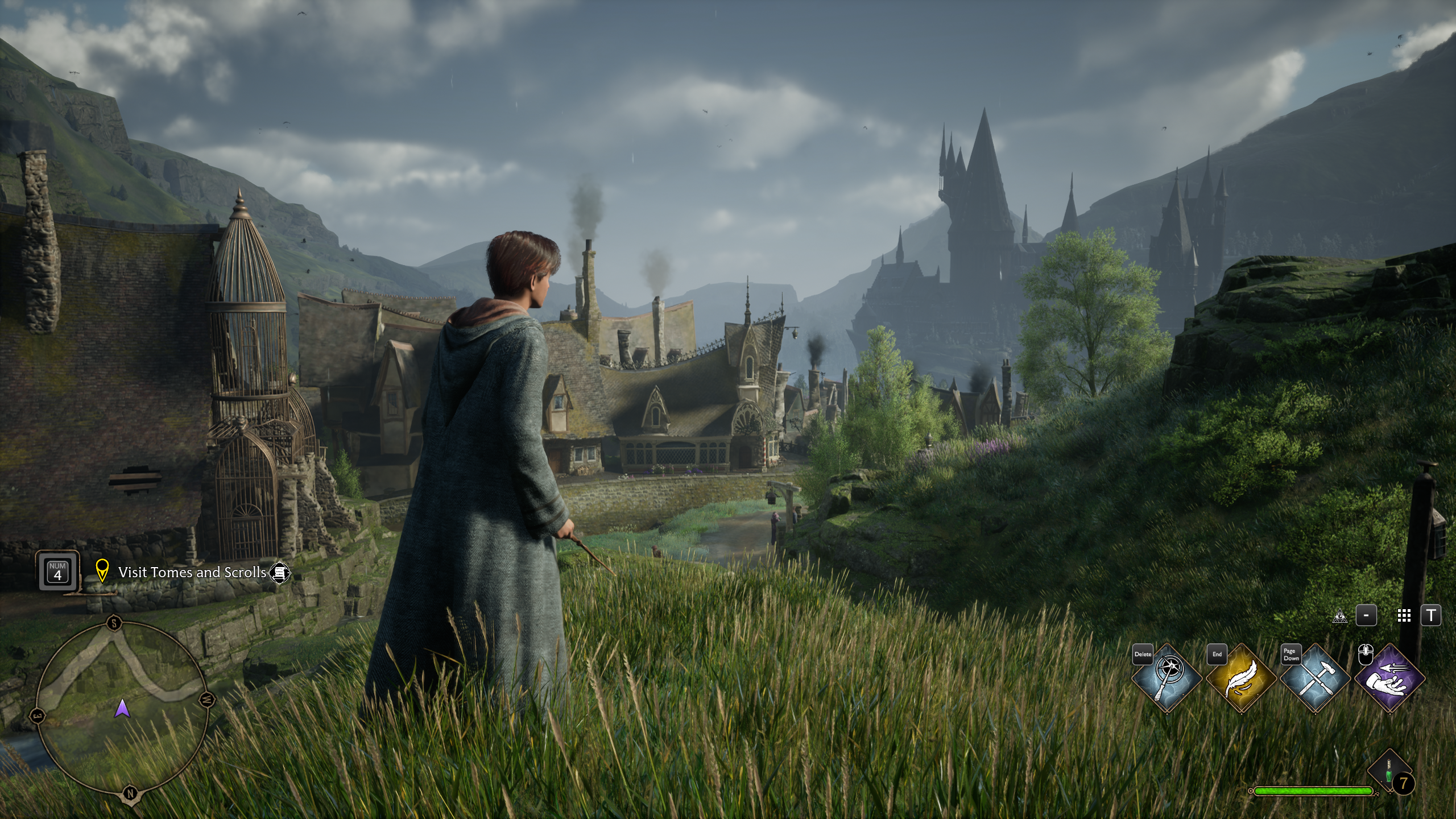Cast the yellow Levioso feather spell
The height and width of the screenshot is (819, 1456).
pyautogui.click(x=1241, y=678)
